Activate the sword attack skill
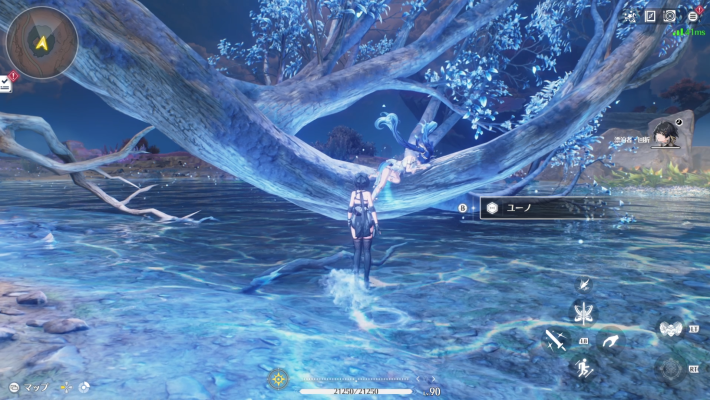Viewport: 710px width, 400px height. 555,341
